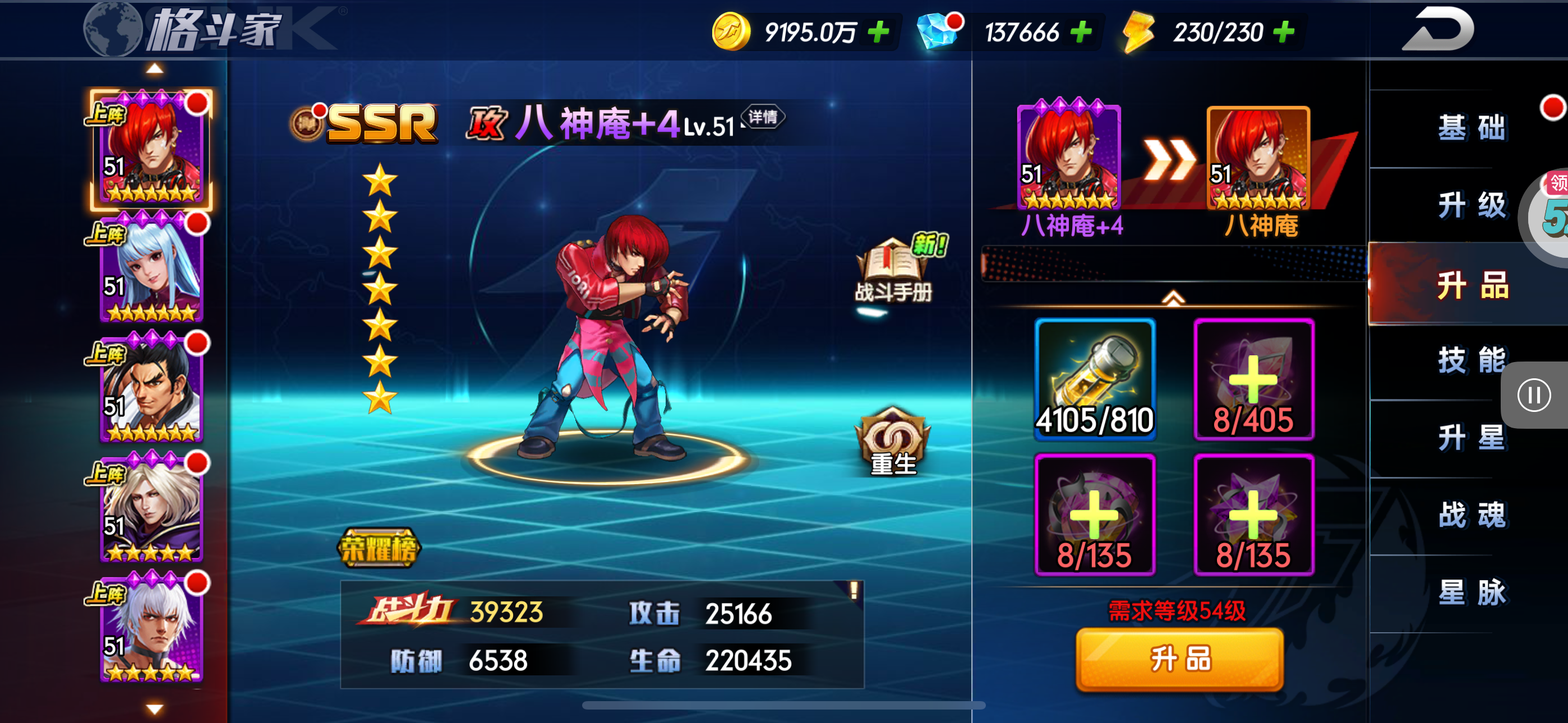Tap the orange 升品 upgrade button
The image size is (1568, 723).
click(x=1180, y=660)
